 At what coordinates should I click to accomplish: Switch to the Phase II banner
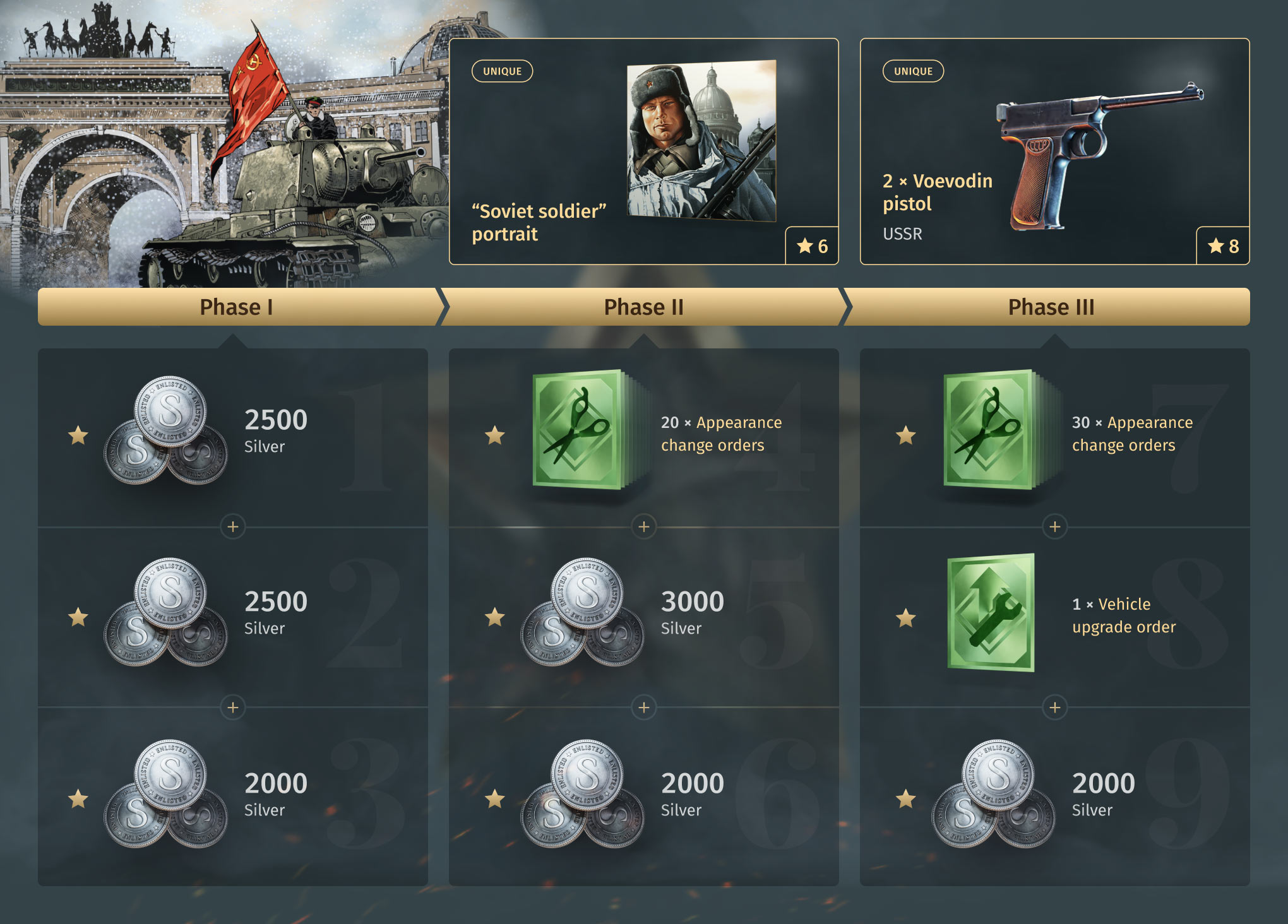point(643,307)
